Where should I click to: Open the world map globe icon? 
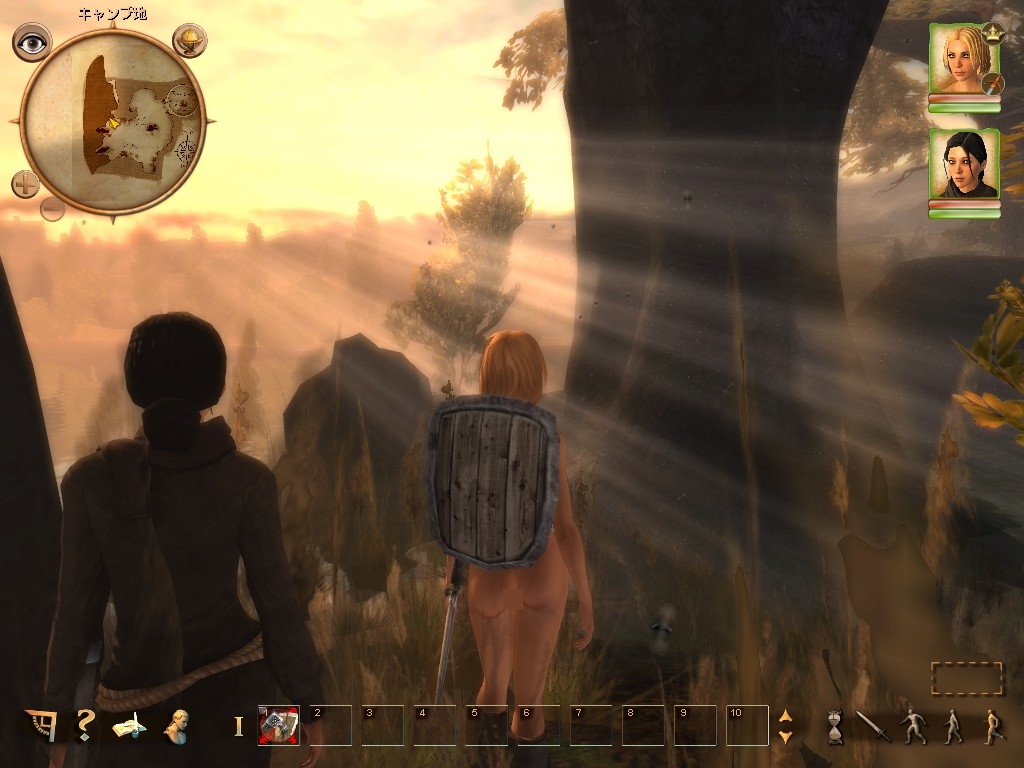189,41
